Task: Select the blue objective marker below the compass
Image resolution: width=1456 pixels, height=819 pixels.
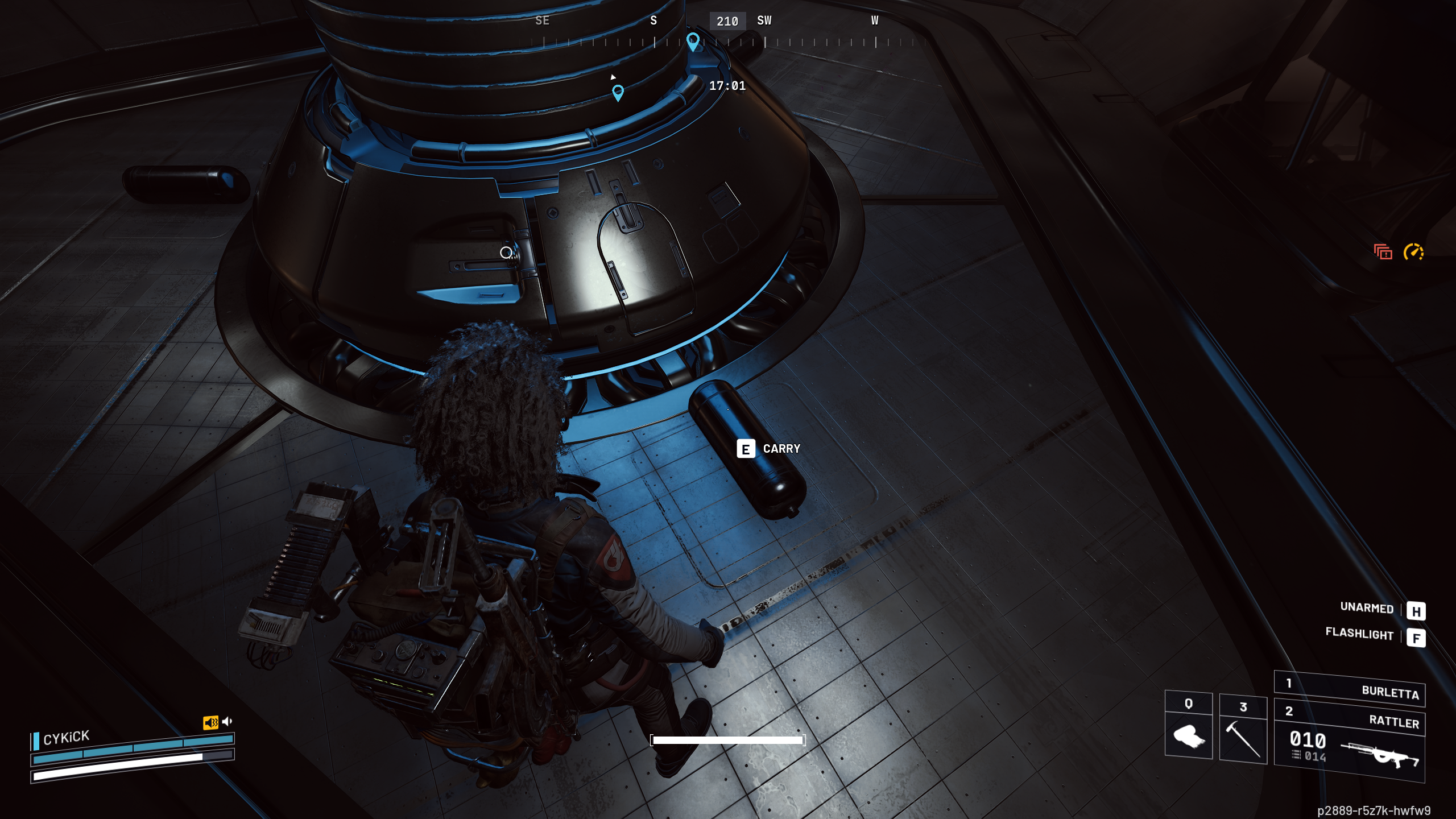Action: (x=619, y=91)
